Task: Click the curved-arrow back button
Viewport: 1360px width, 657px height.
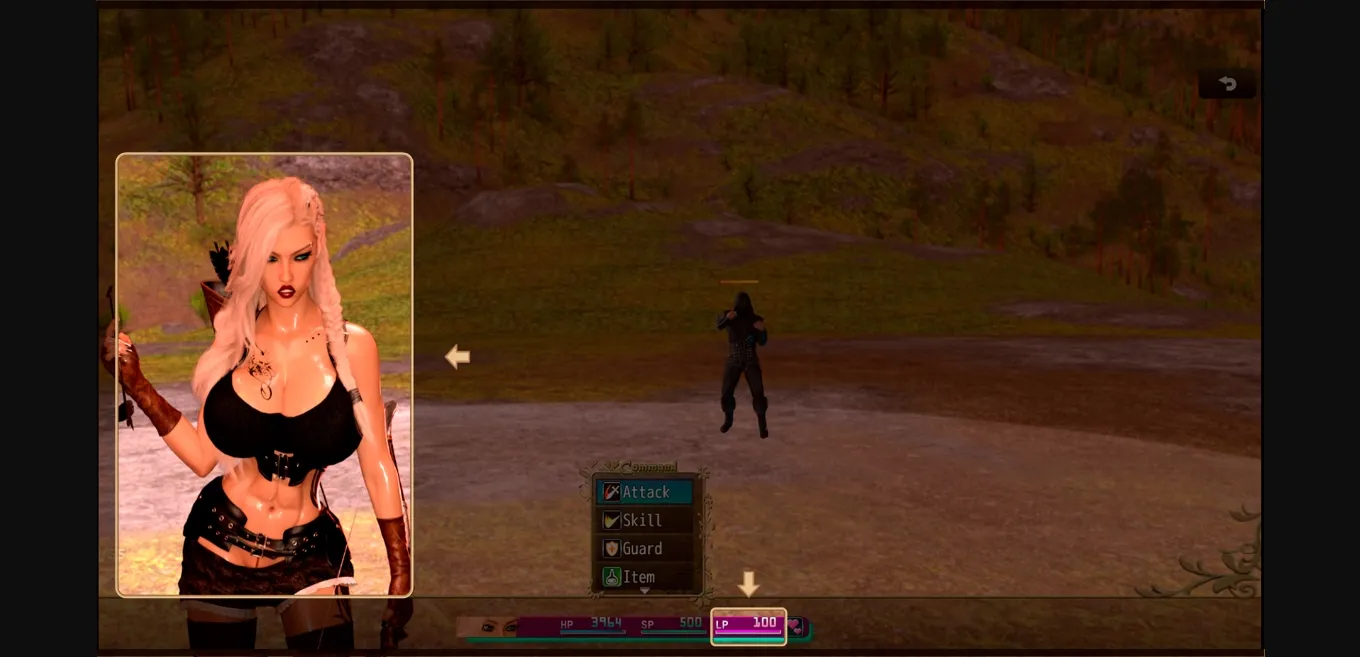Action: [1228, 84]
